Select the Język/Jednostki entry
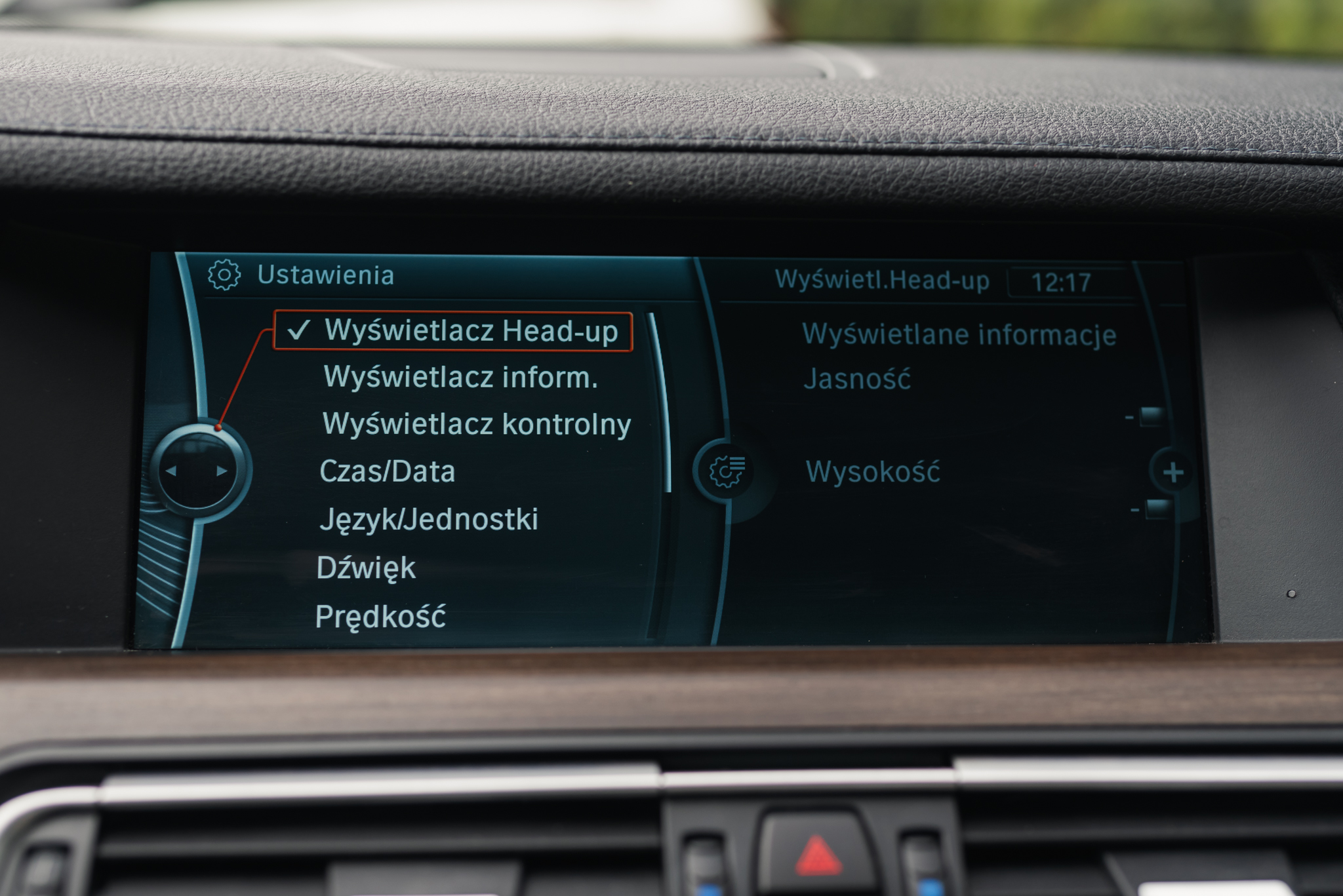 tap(429, 519)
